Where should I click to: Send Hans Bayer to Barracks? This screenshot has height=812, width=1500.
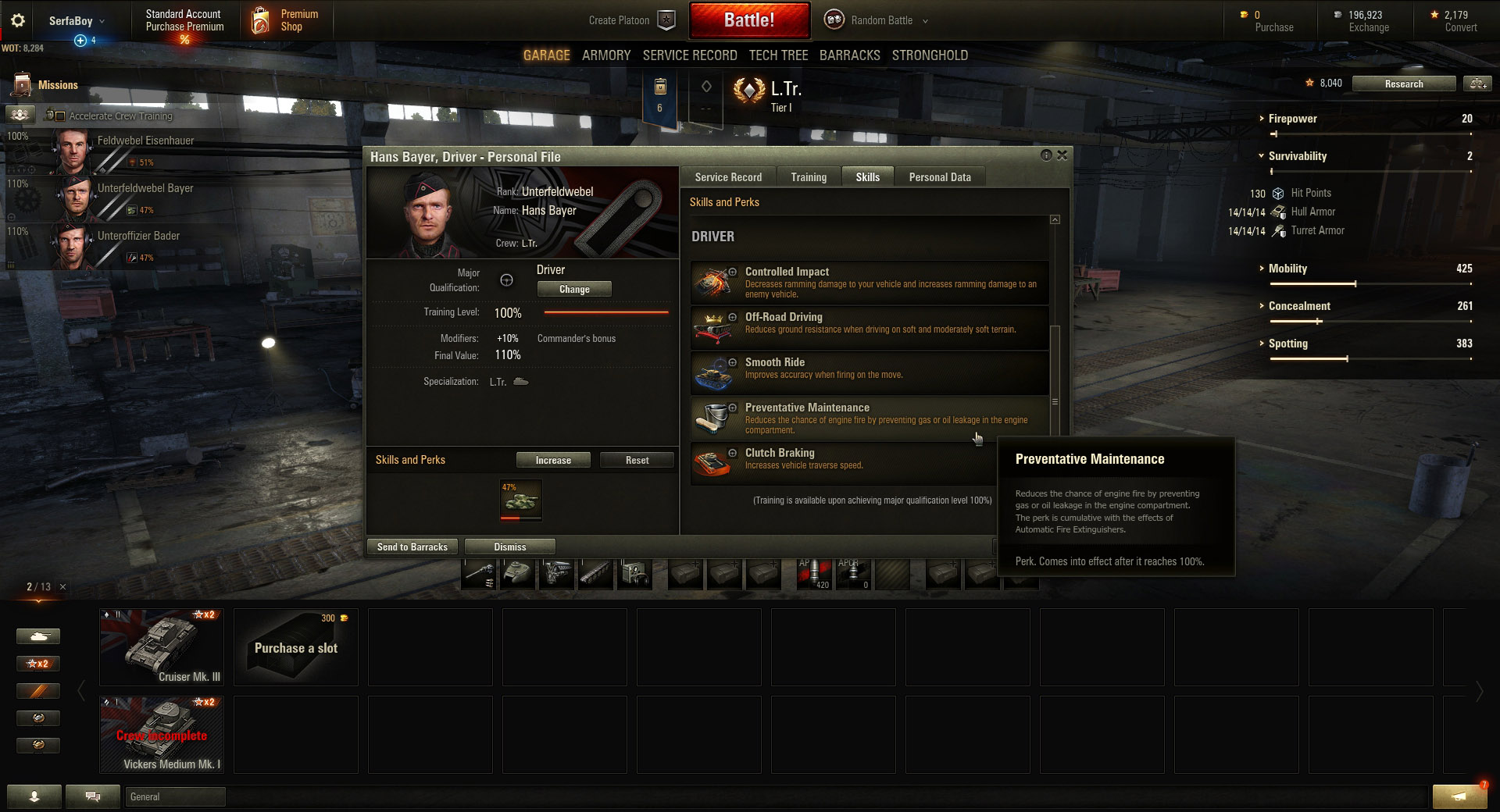coord(412,547)
